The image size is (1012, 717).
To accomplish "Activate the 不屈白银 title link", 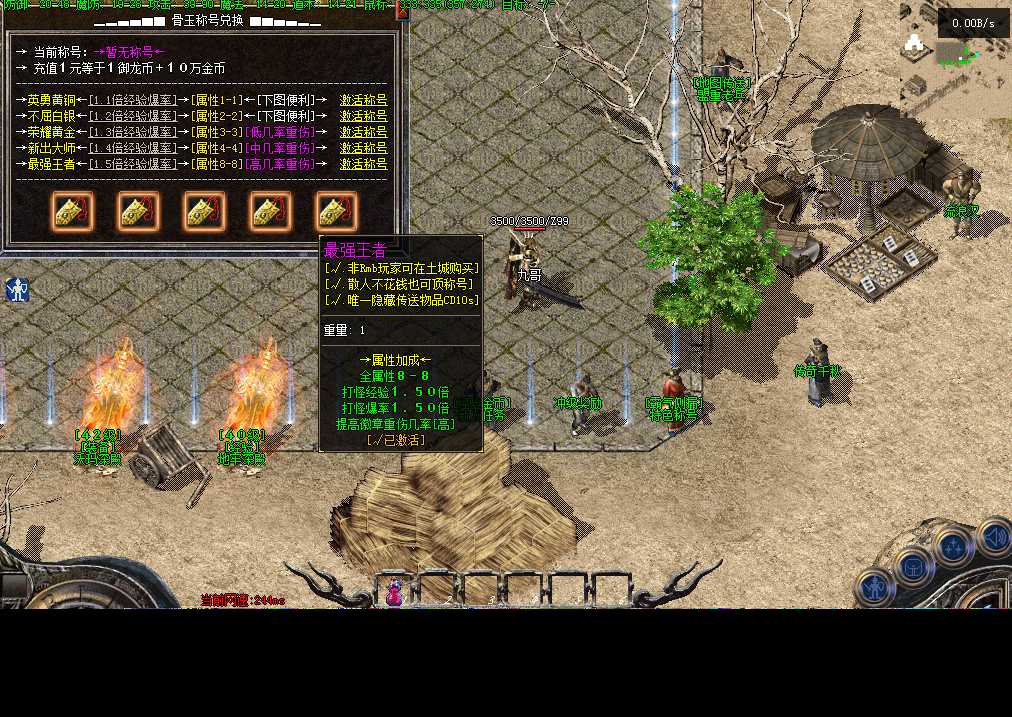I will [x=362, y=116].
